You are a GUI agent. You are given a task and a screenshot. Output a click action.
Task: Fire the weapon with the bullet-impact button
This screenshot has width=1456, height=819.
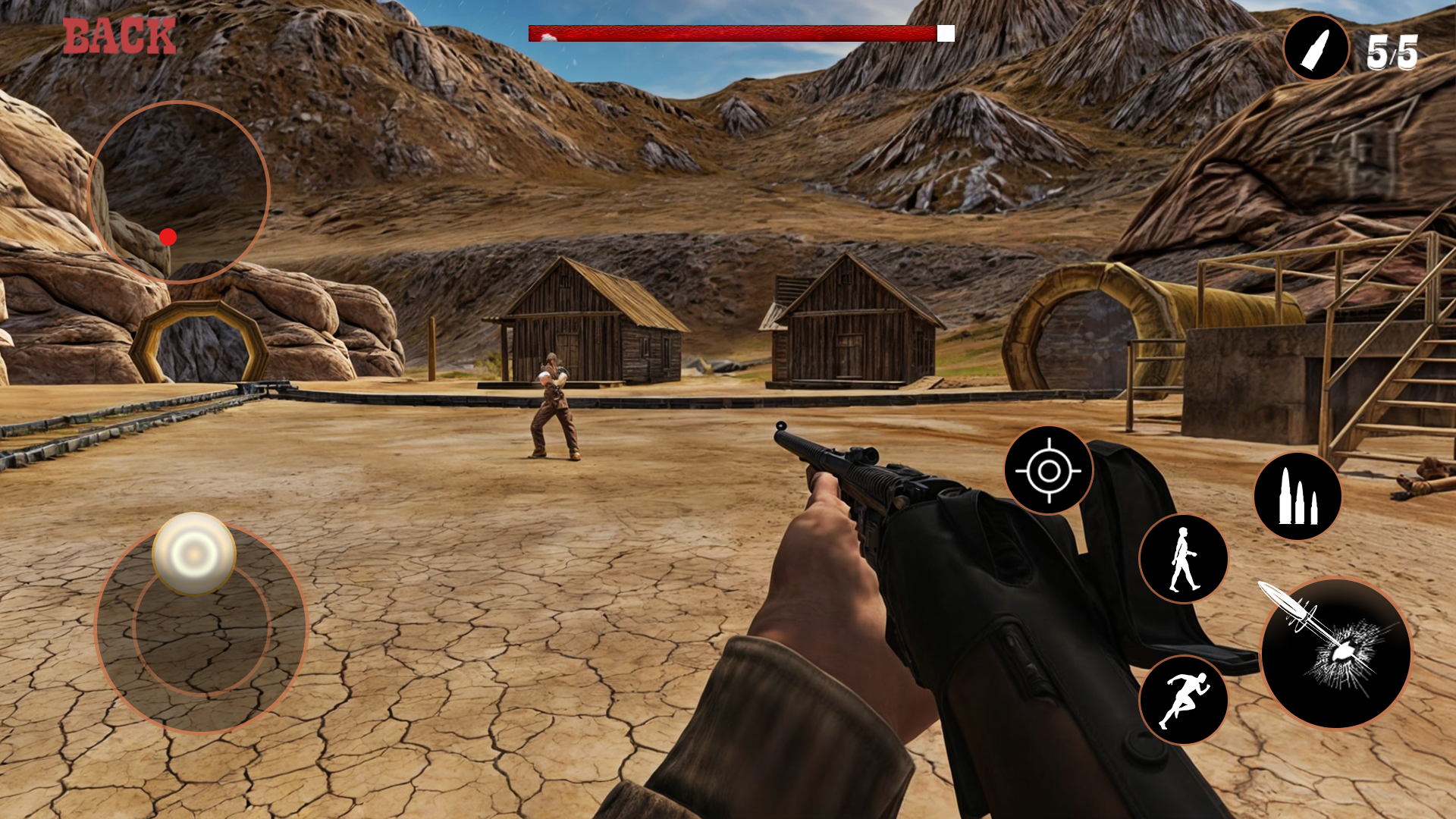[x=1335, y=653]
